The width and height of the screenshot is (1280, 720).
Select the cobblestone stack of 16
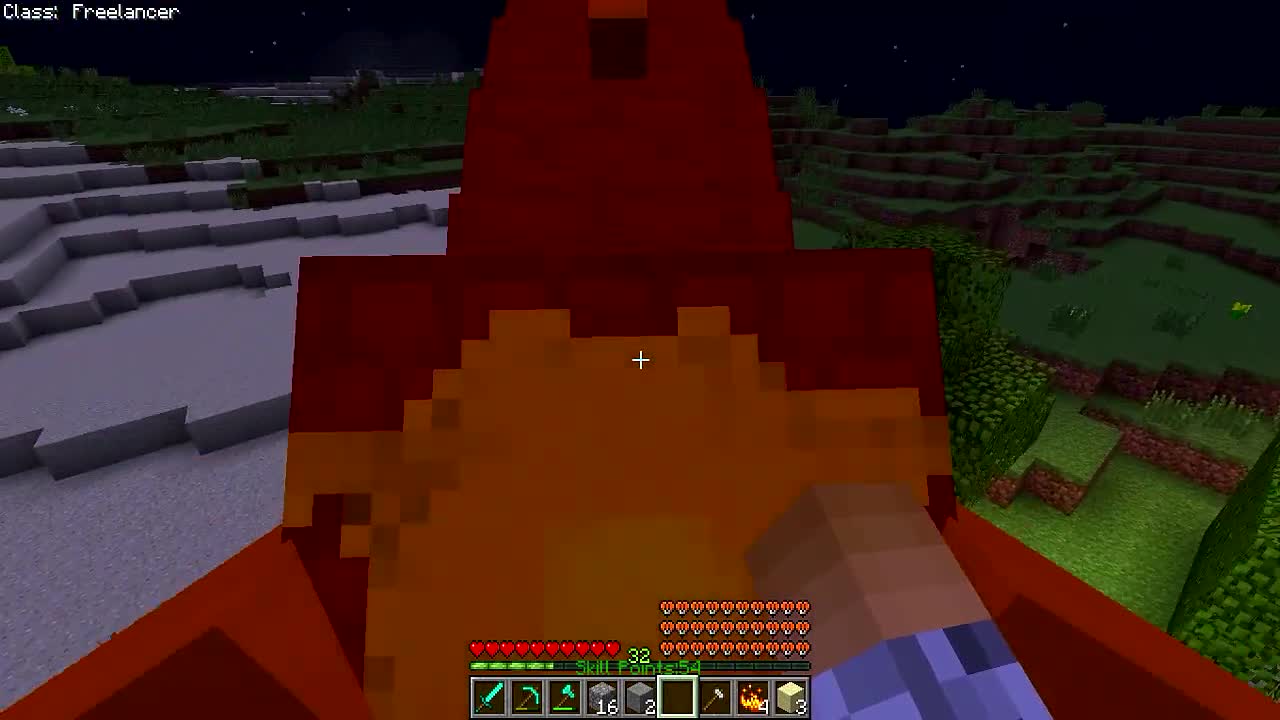tap(603, 698)
